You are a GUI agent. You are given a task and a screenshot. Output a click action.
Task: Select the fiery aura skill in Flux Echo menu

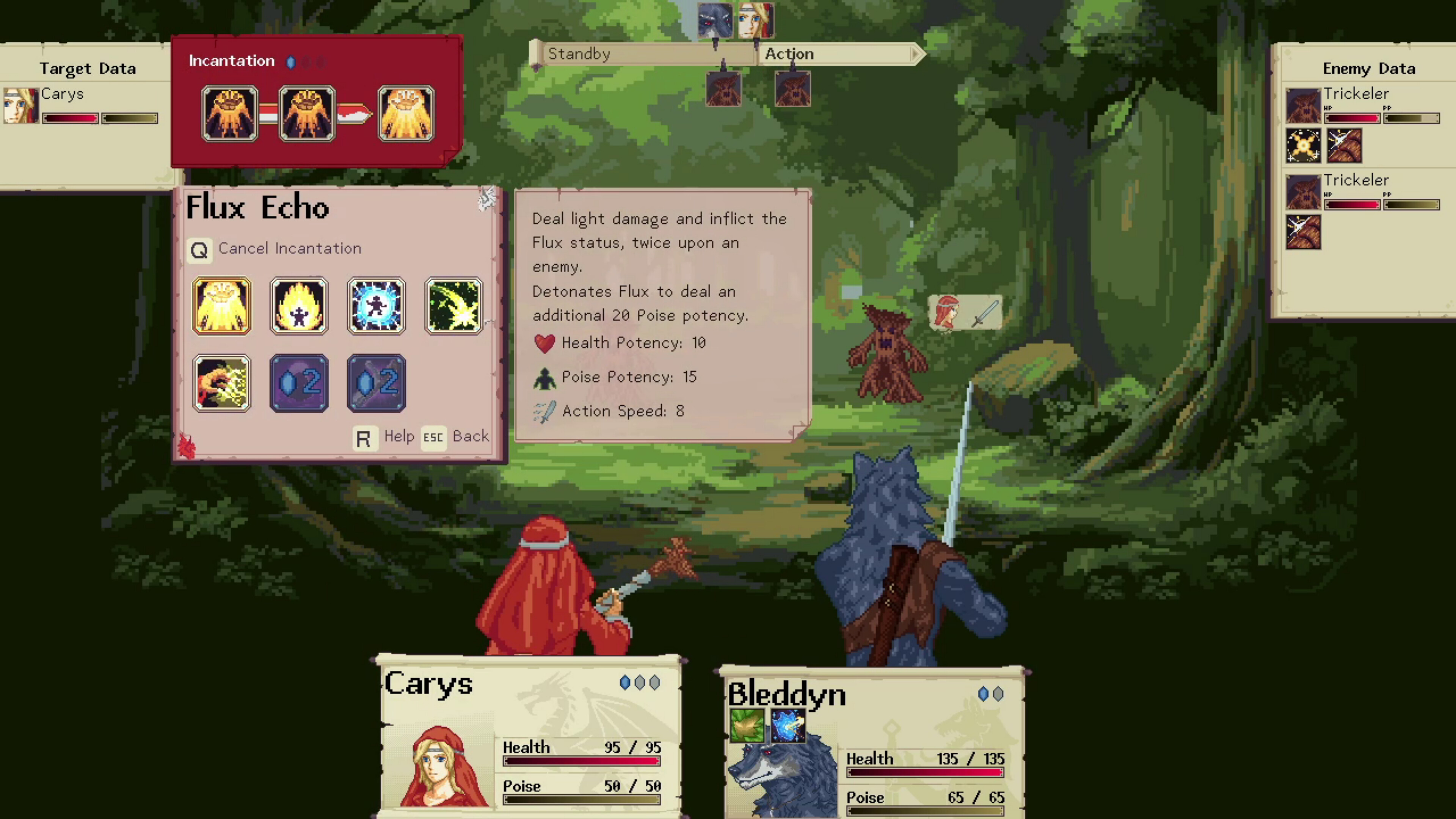coord(299,305)
